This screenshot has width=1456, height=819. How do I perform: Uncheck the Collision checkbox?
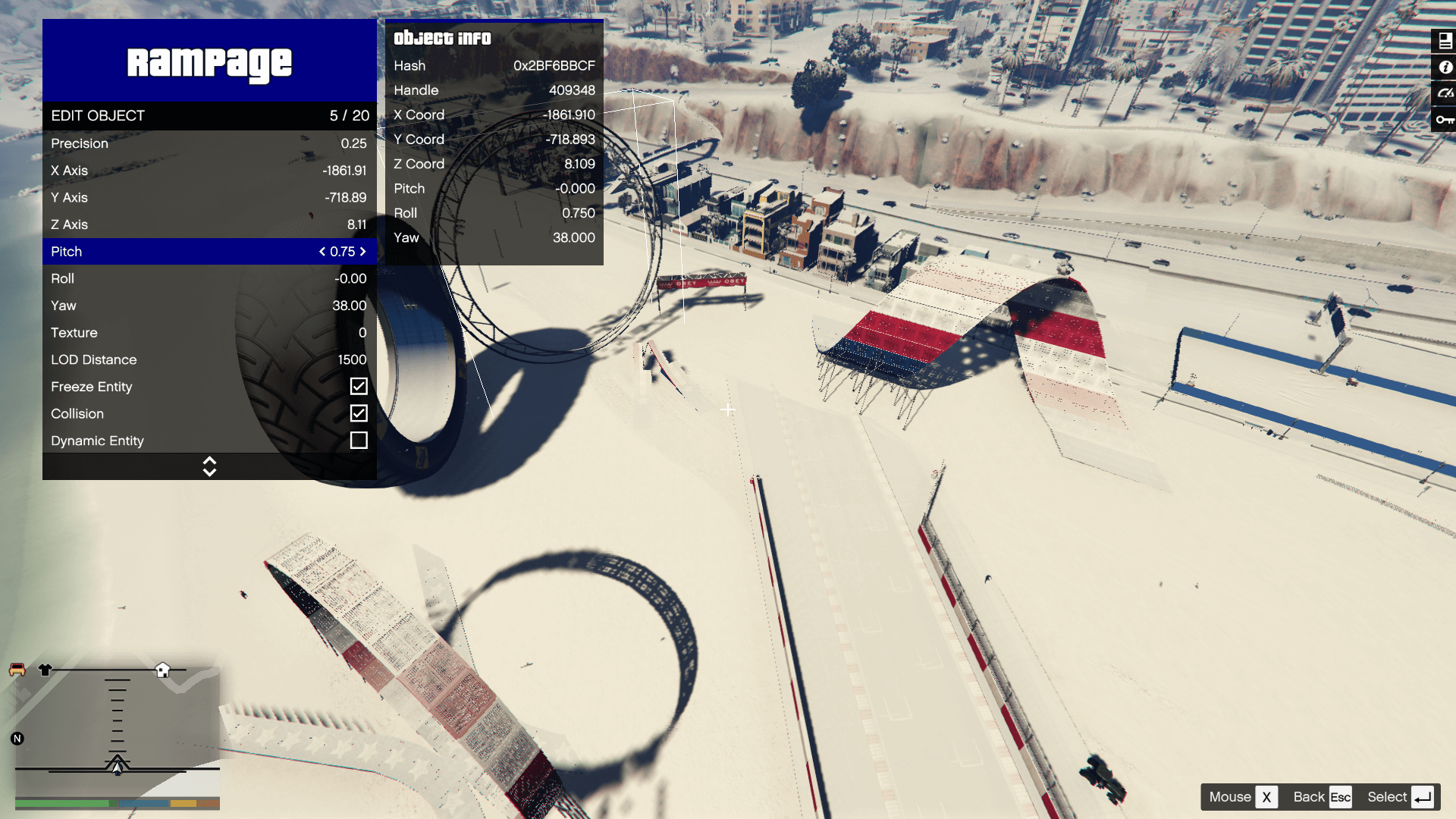point(359,413)
